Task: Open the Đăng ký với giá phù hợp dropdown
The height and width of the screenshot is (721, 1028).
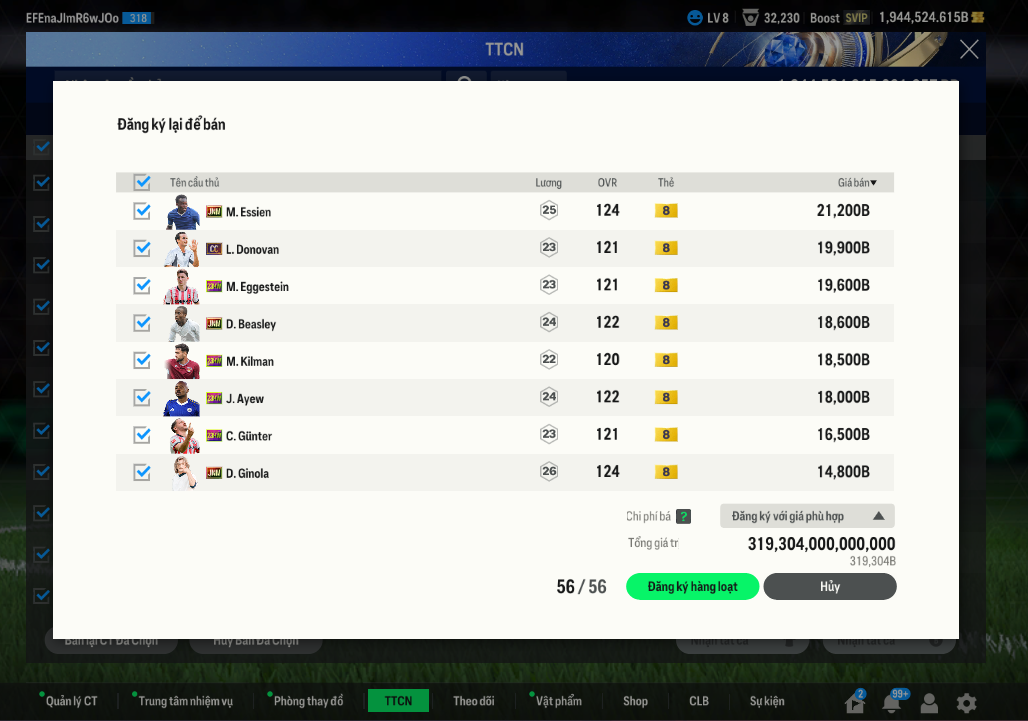Action: coord(806,516)
